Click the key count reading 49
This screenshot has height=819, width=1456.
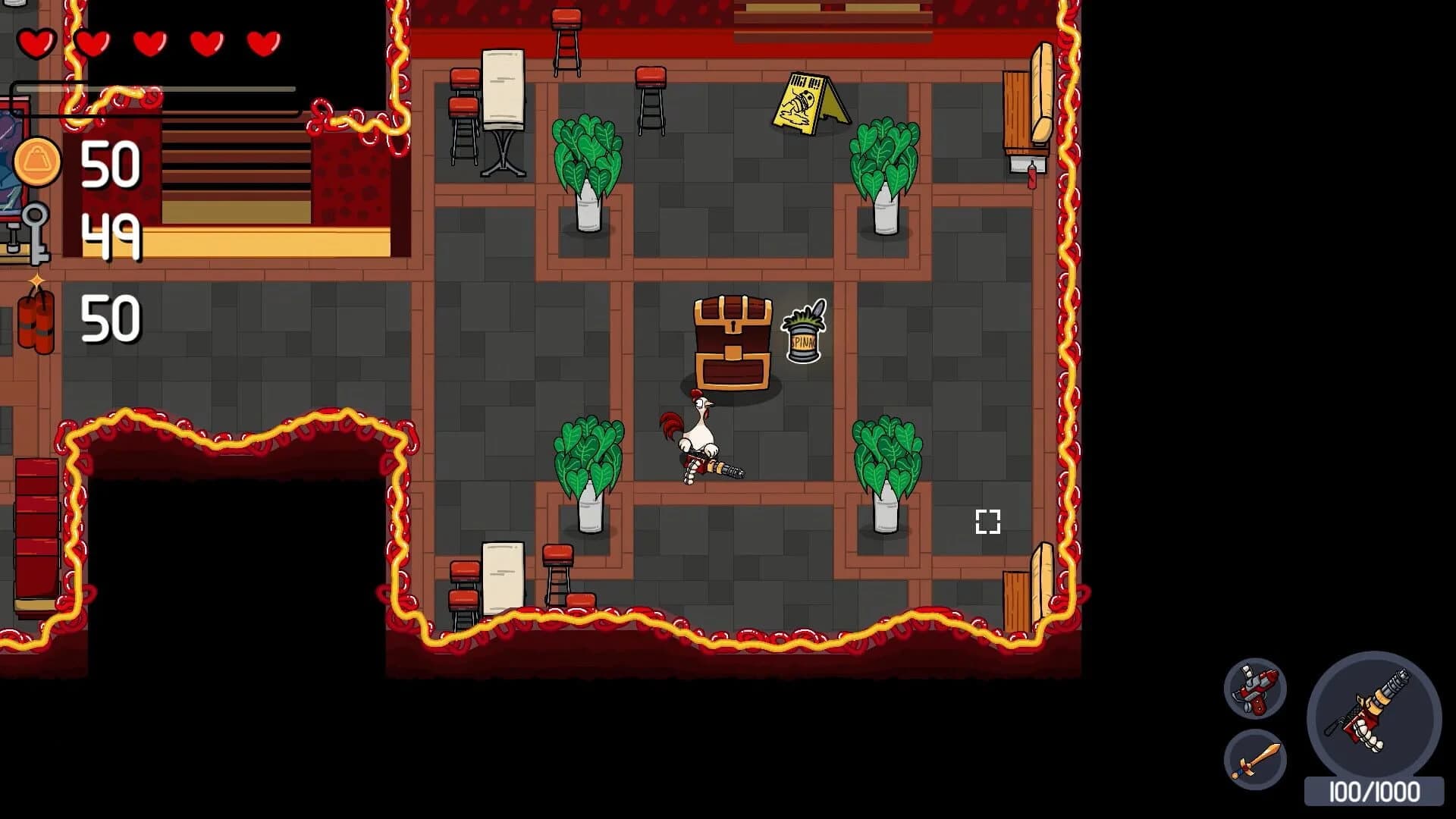click(114, 239)
